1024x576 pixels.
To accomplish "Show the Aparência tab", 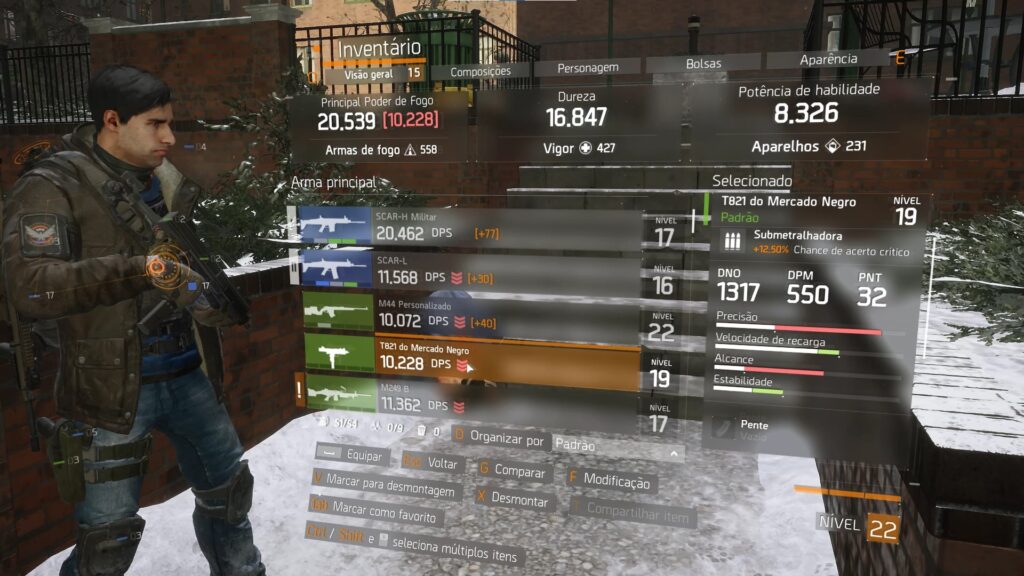I will 828,59.
